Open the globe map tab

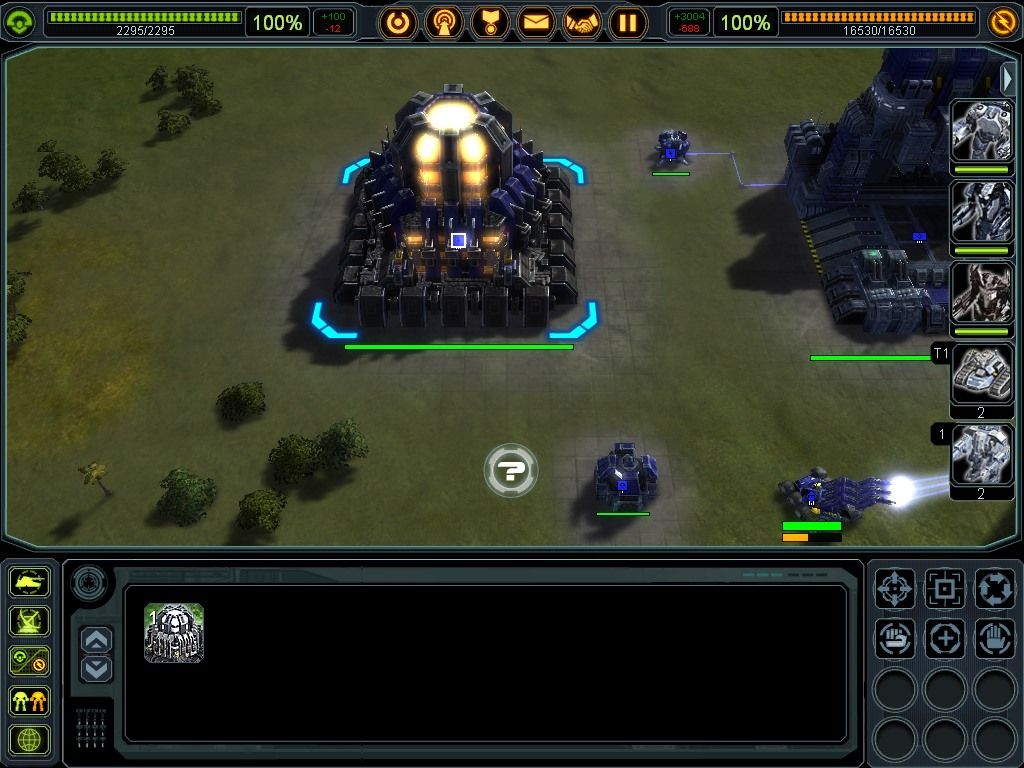click(30, 739)
